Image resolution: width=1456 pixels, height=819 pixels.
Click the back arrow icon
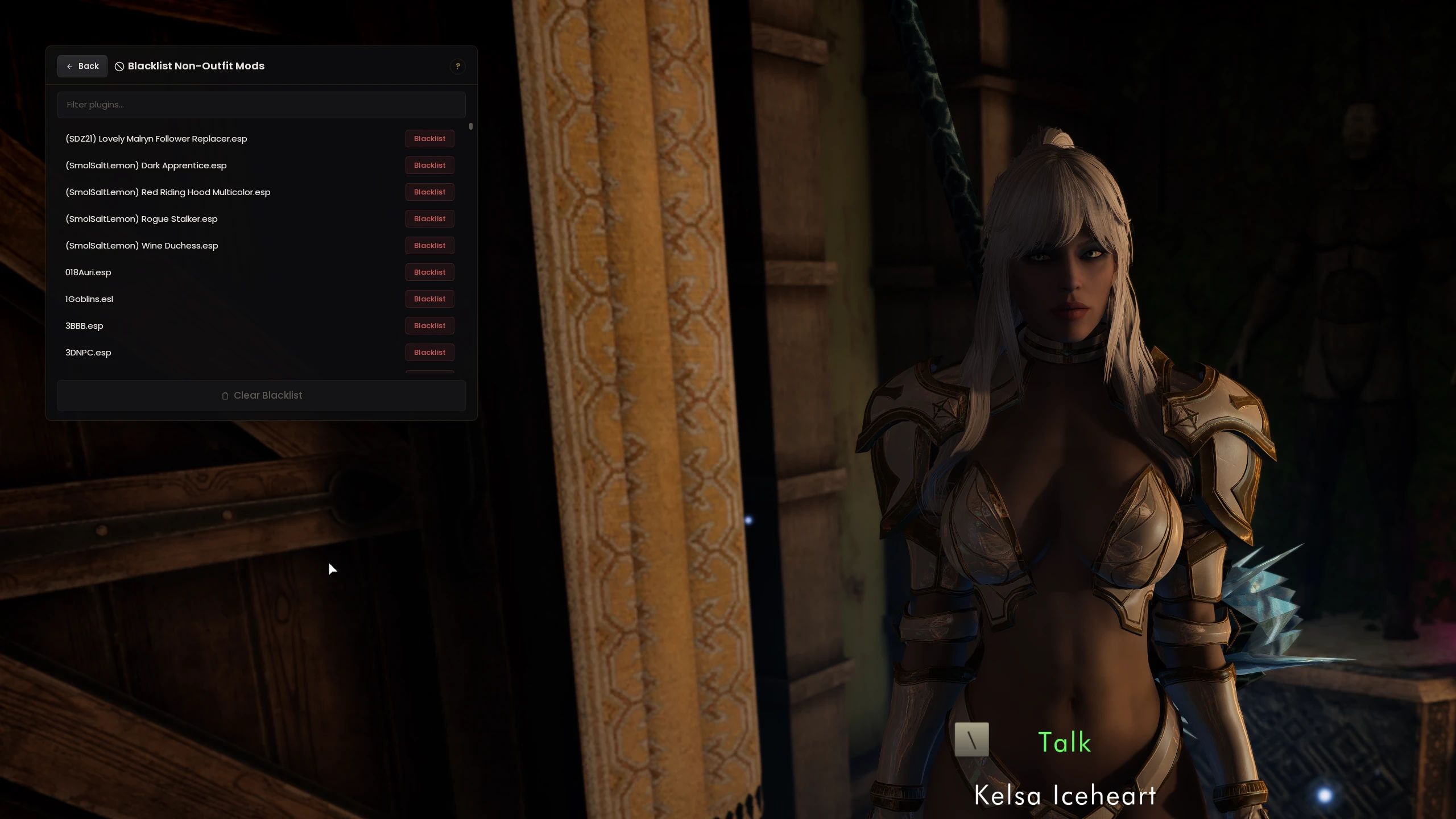coord(71,66)
